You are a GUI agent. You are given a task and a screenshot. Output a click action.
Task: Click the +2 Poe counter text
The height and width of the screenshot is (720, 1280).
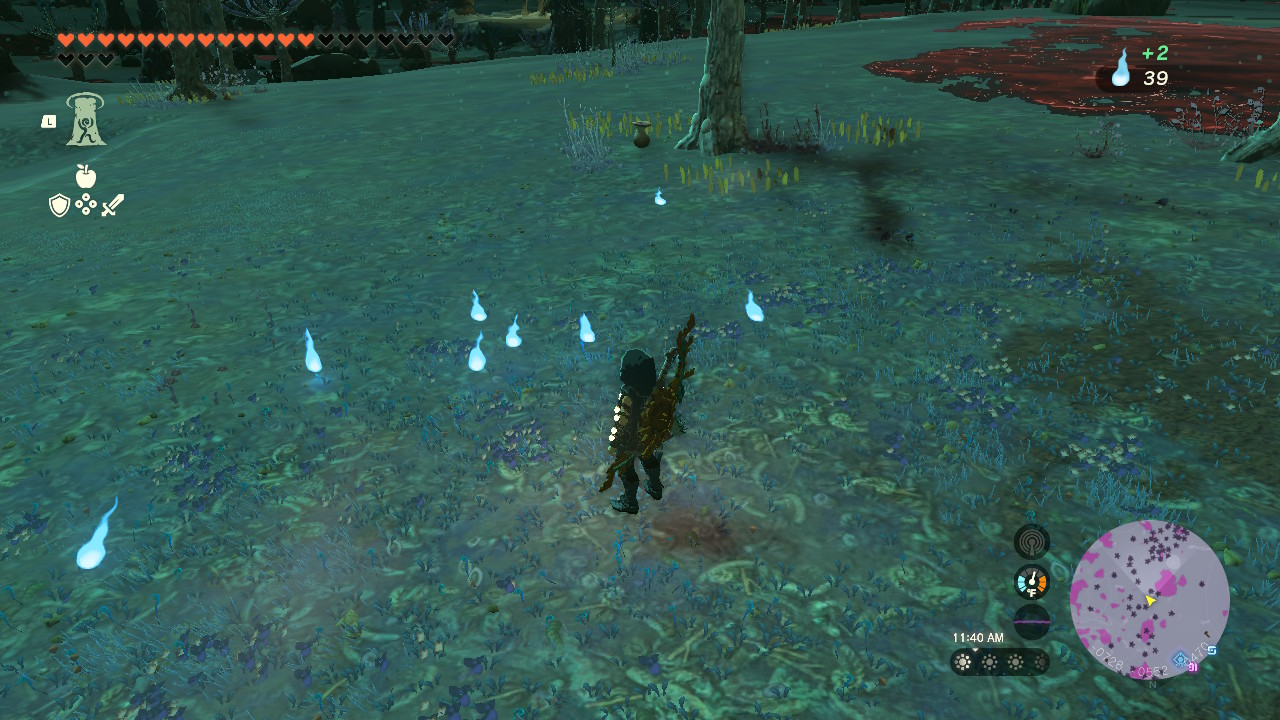pos(1155,53)
